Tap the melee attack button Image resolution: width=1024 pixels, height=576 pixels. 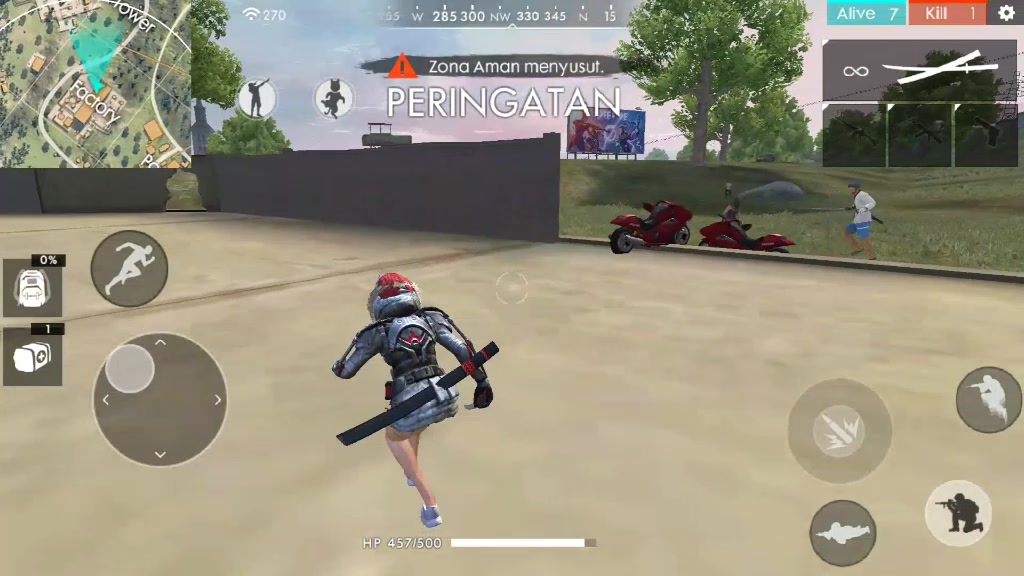(839, 431)
